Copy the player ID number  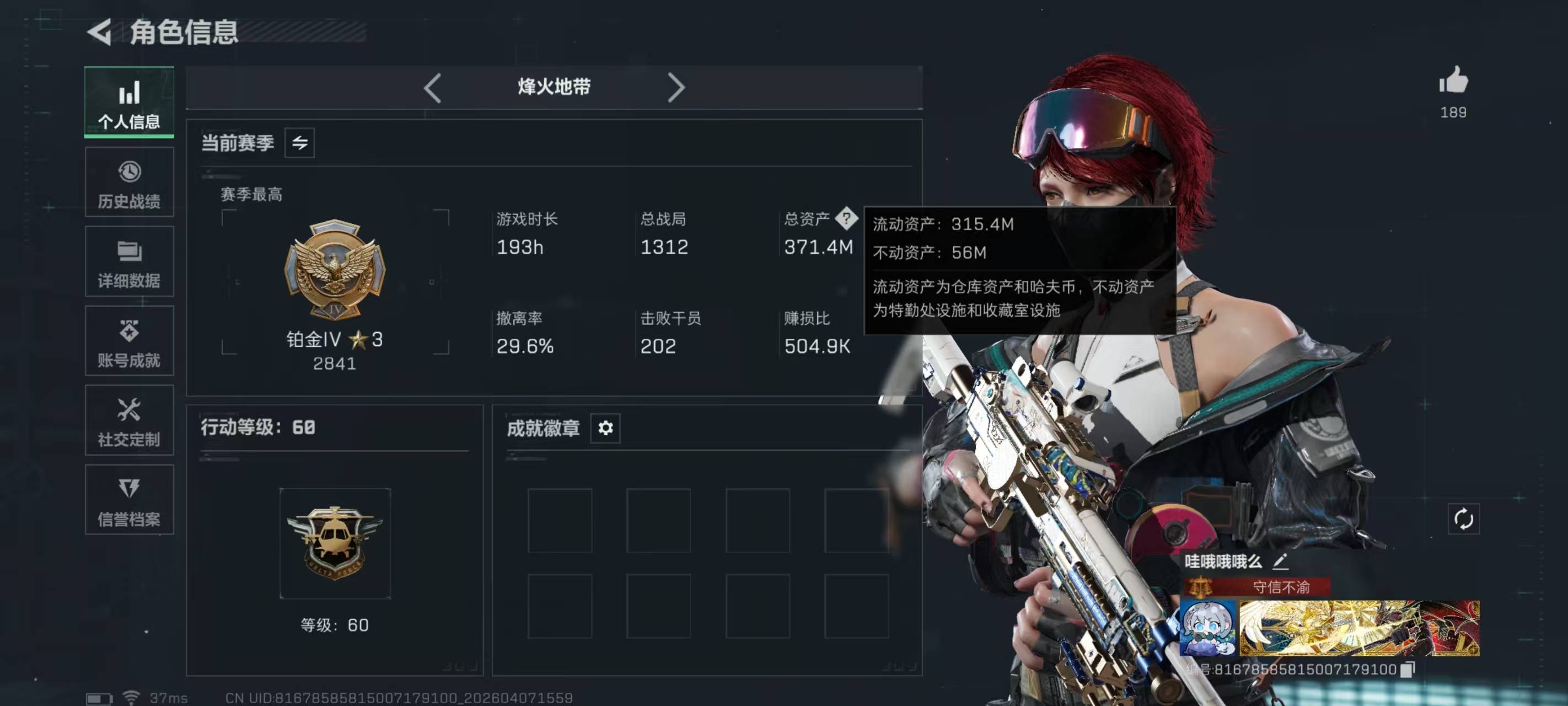tap(1408, 670)
